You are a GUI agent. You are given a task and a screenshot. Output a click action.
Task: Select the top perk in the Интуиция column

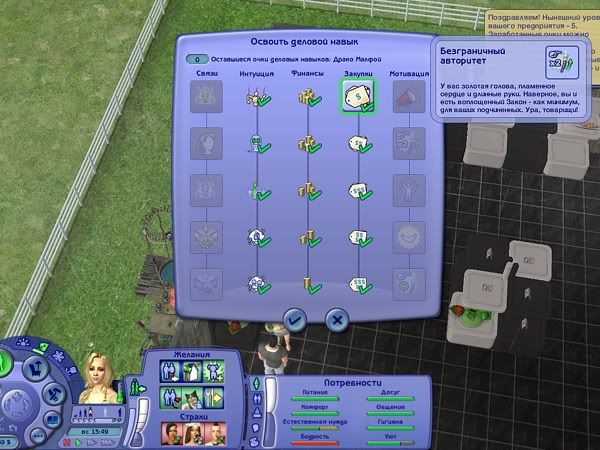tap(256, 97)
